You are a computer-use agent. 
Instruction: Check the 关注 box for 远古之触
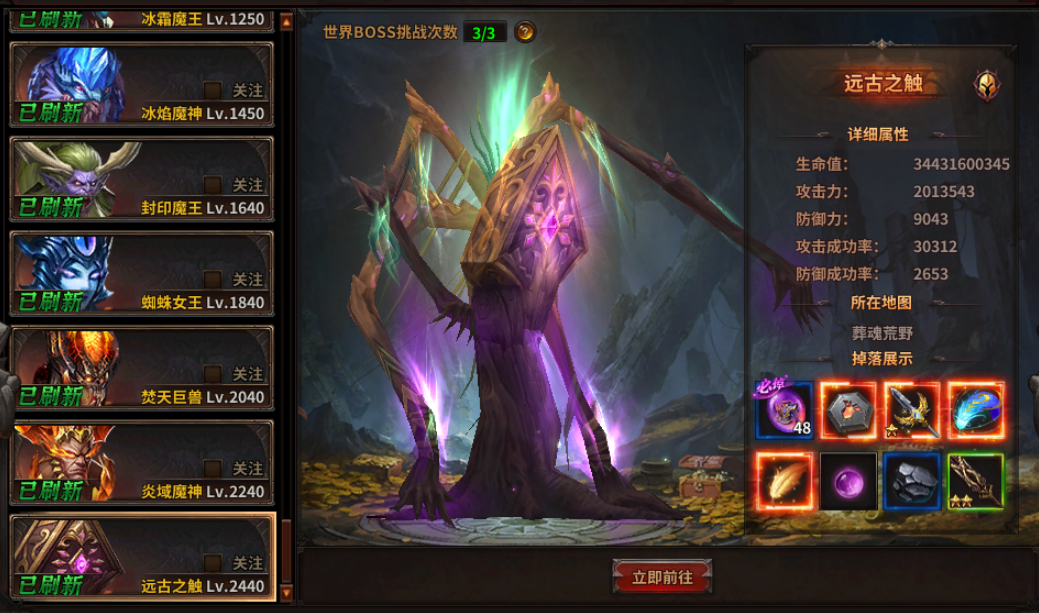click(213, 563)
